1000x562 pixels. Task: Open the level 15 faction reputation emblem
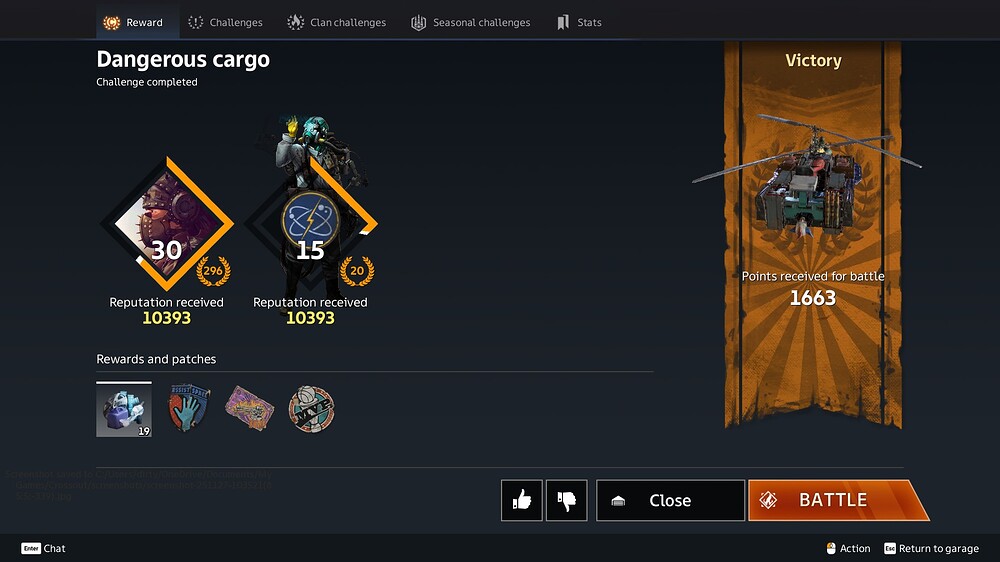(310, 225)
